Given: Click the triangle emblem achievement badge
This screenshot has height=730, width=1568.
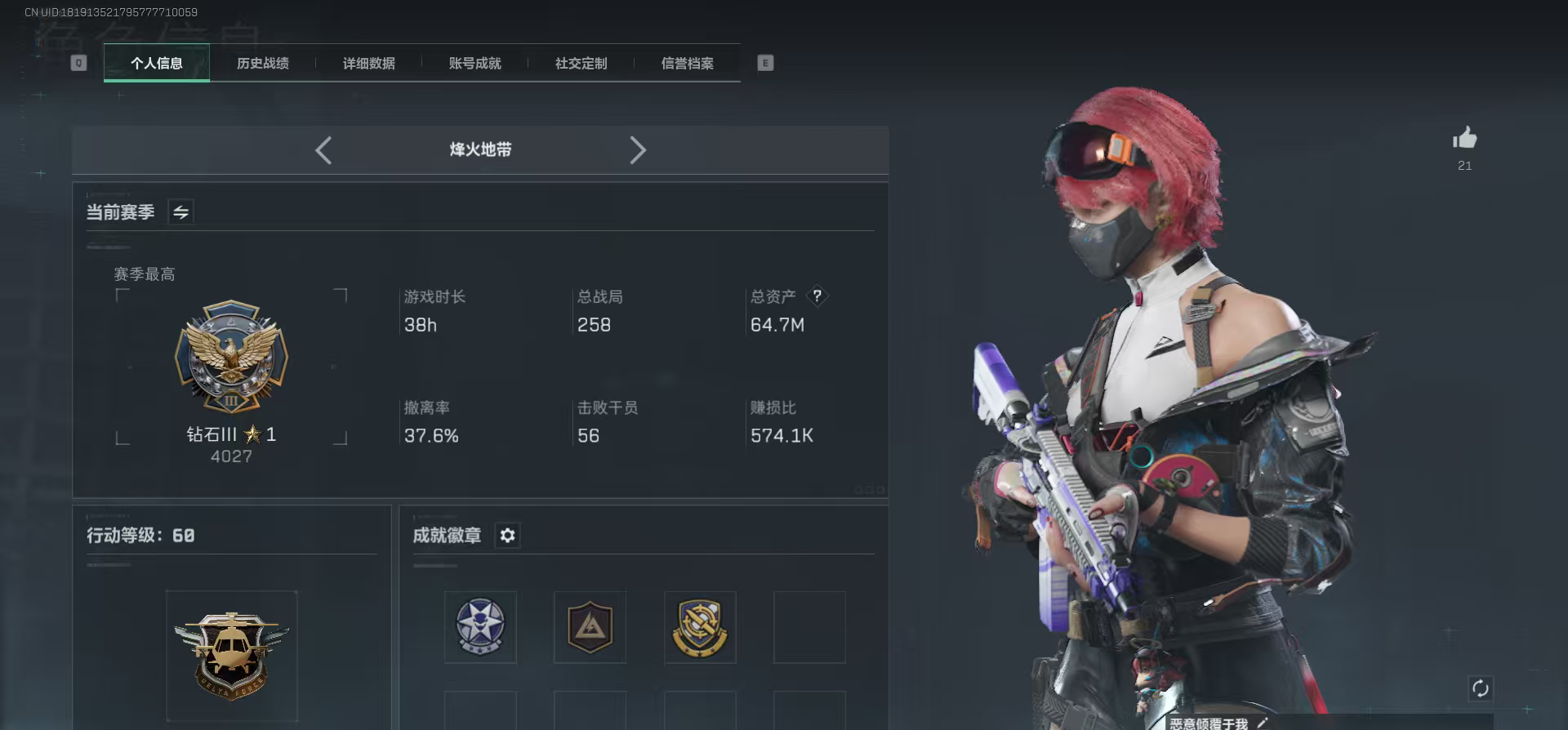Looking at the screenshot, I should coord(590,627).
